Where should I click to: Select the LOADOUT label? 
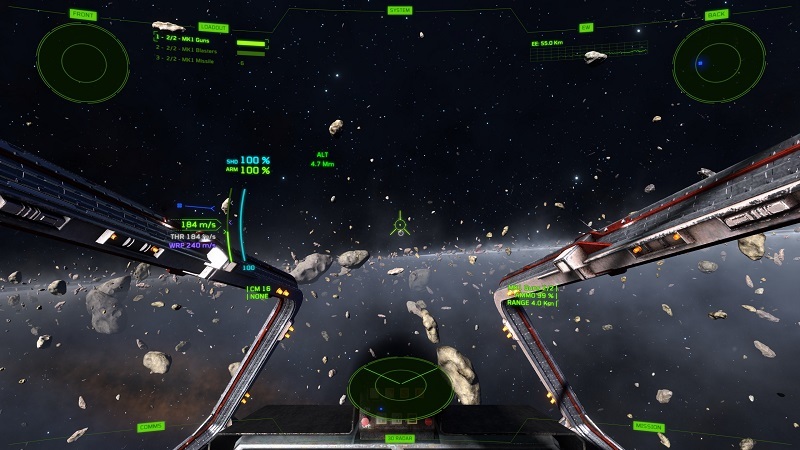point(213,28)
